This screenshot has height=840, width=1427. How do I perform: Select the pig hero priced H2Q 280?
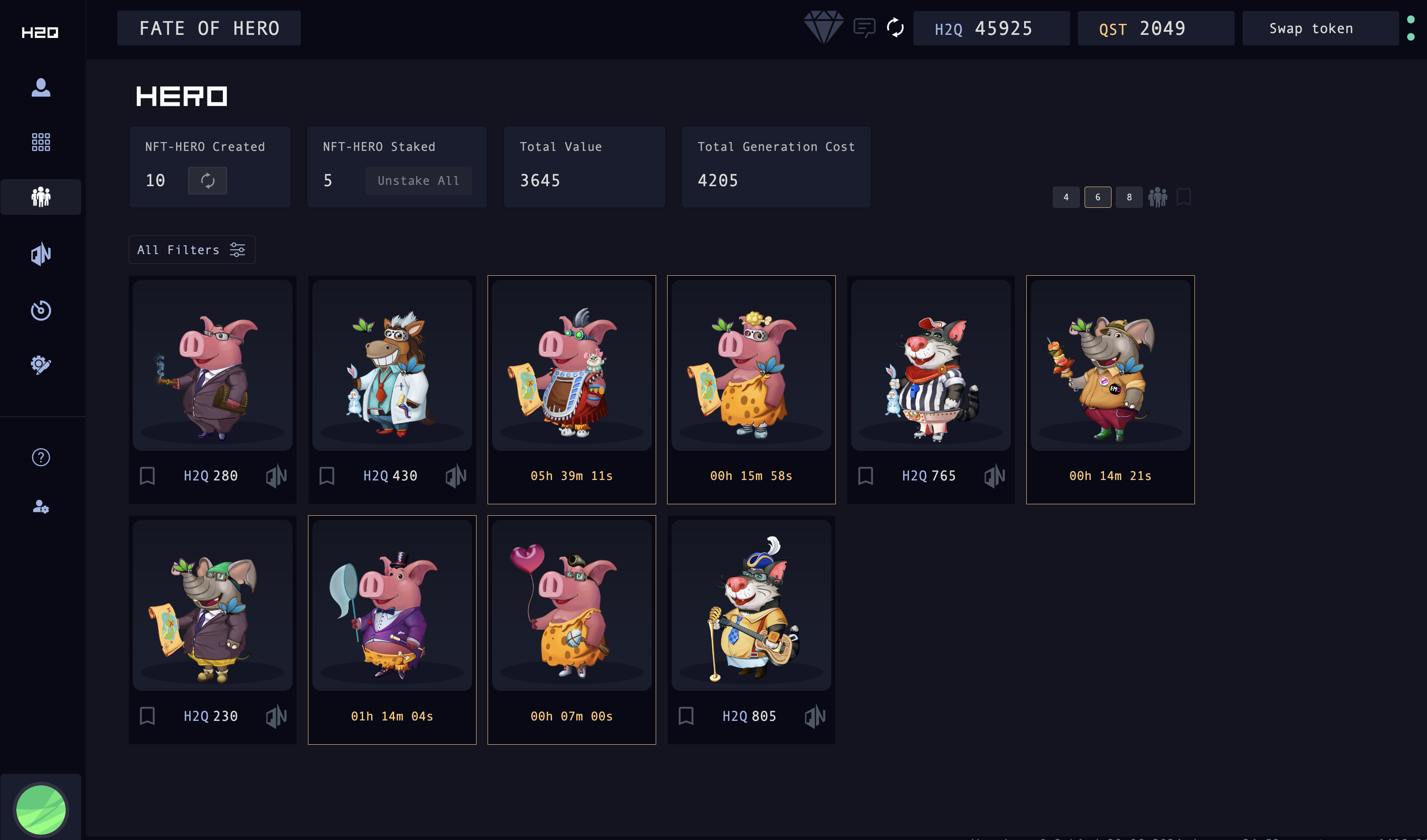tap(212, 365)
